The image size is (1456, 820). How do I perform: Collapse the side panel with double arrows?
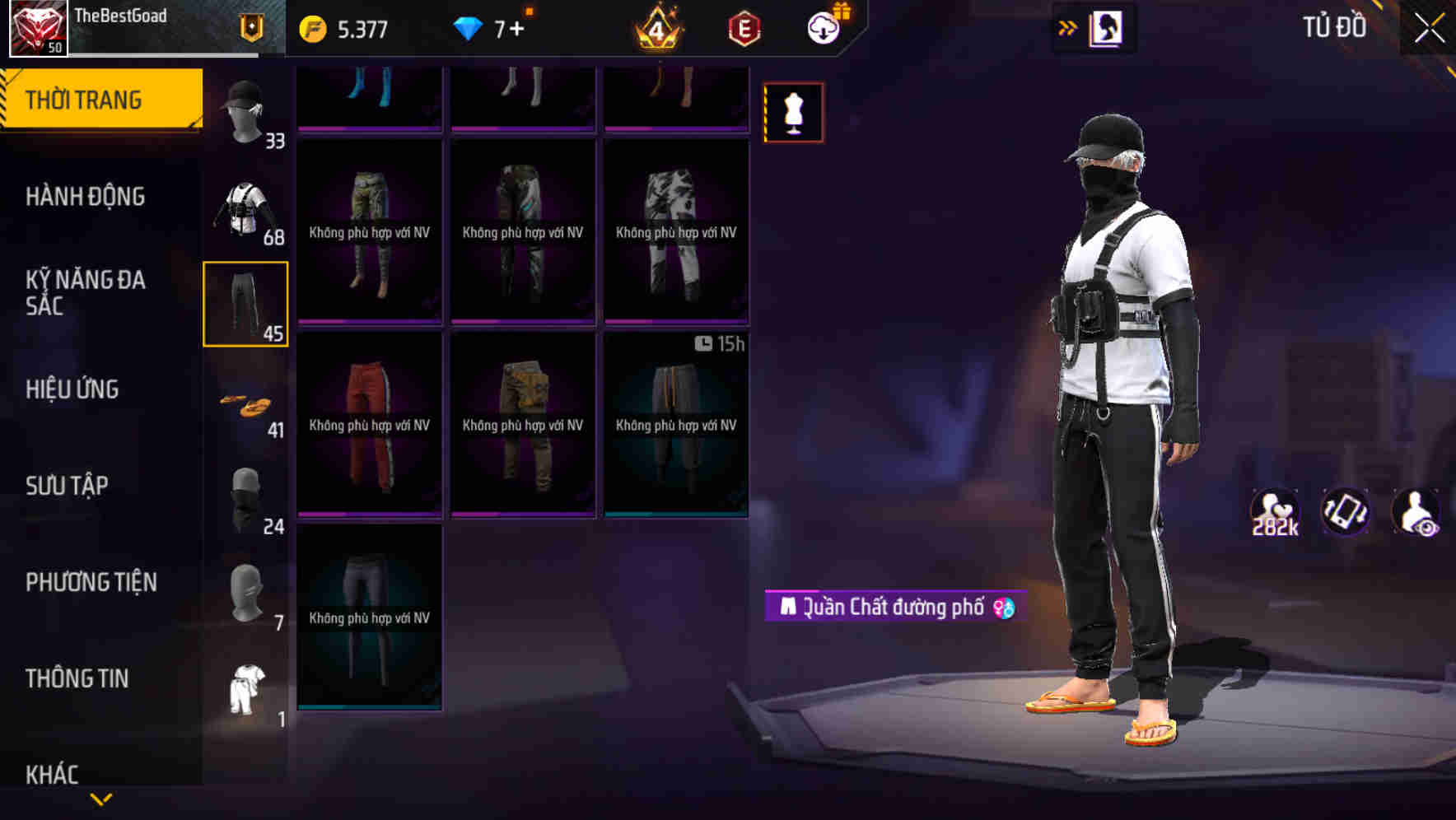[x=1068, y=26]
